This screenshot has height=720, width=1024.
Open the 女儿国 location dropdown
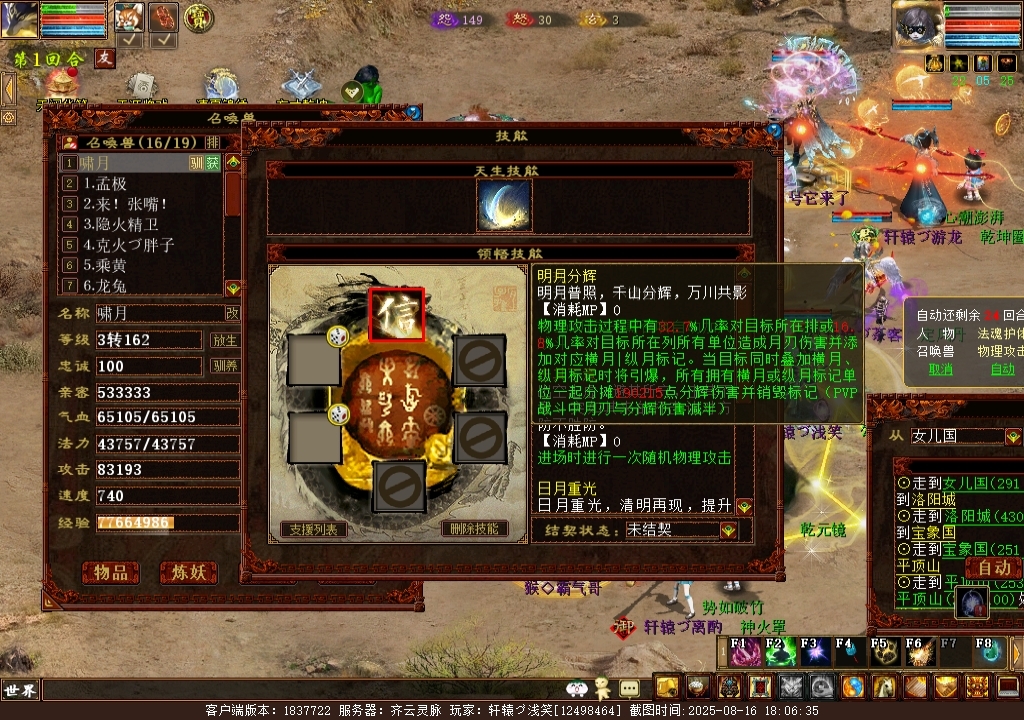(1013, 437)
